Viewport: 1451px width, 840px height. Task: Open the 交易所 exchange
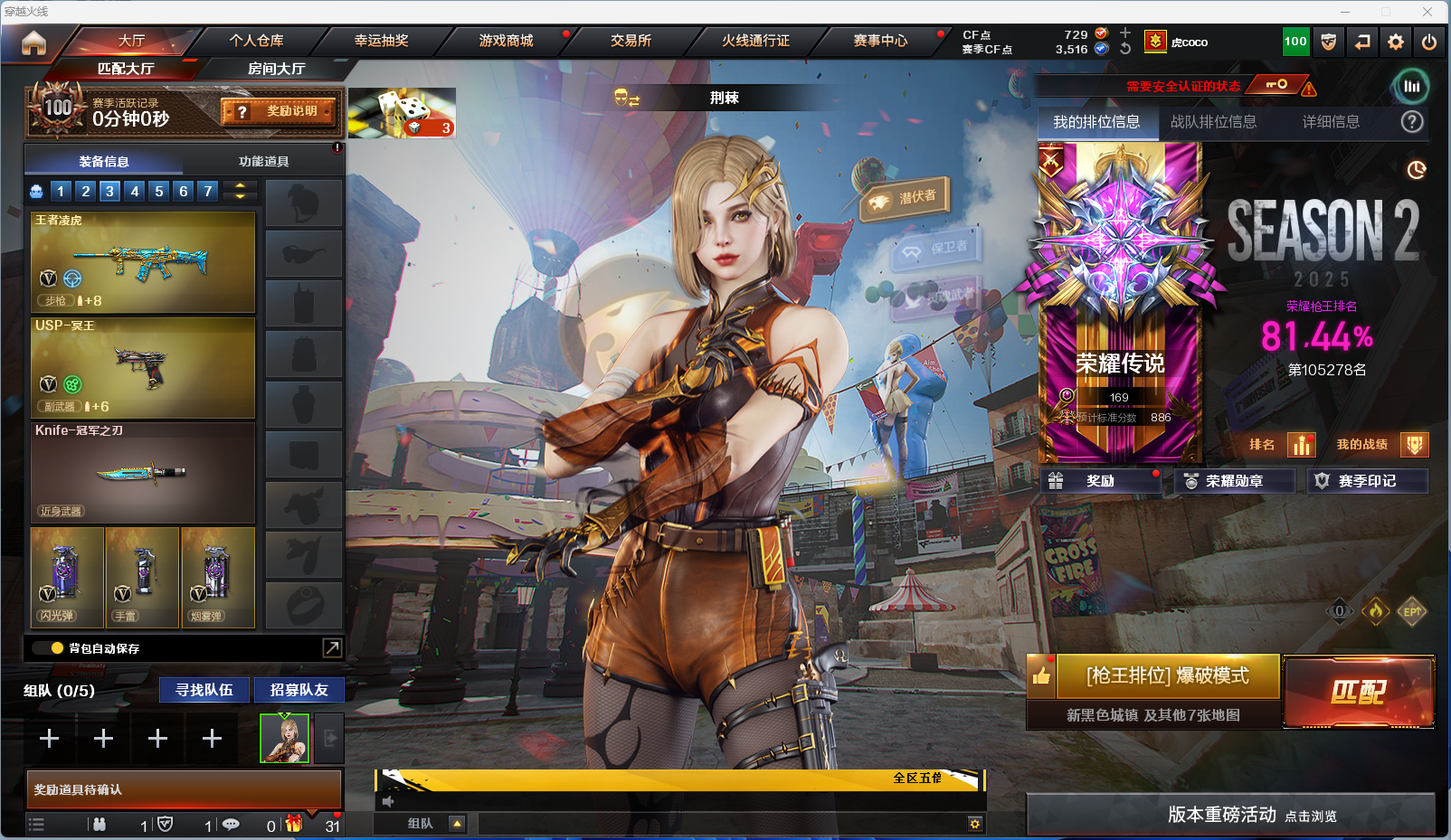click(631, 41)
